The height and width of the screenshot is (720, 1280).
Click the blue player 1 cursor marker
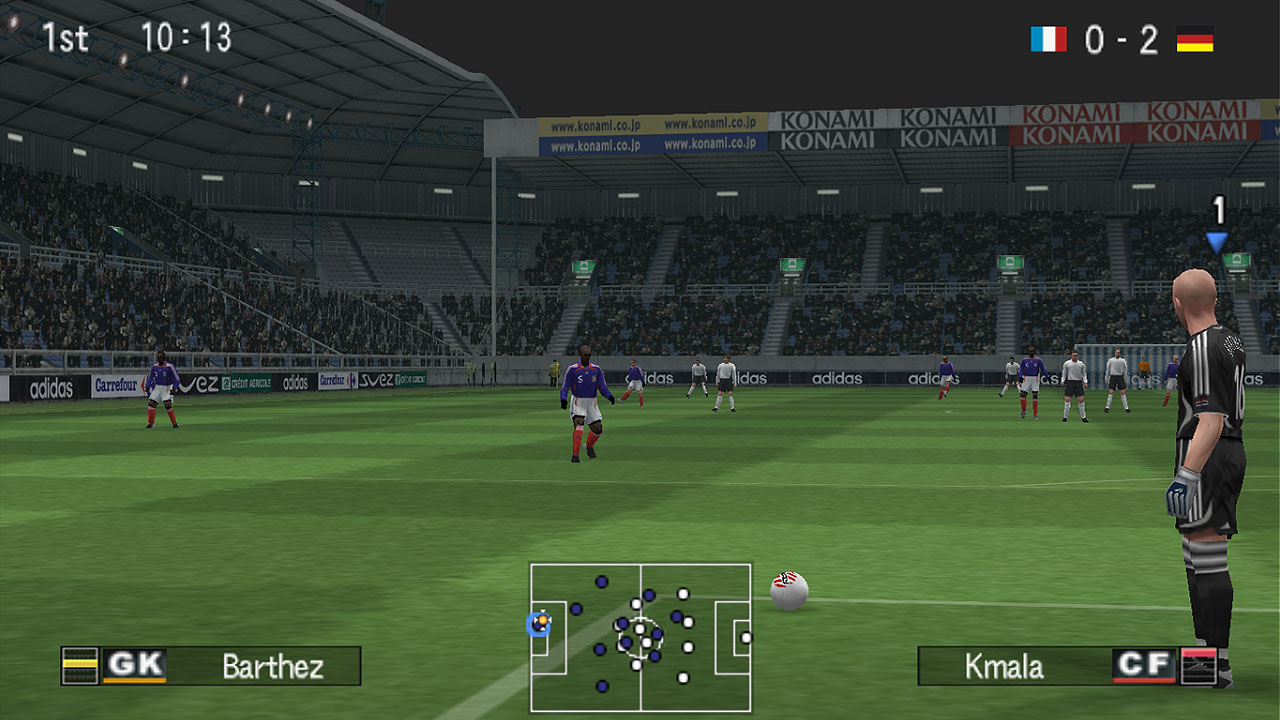click(x=1216, y=241)
